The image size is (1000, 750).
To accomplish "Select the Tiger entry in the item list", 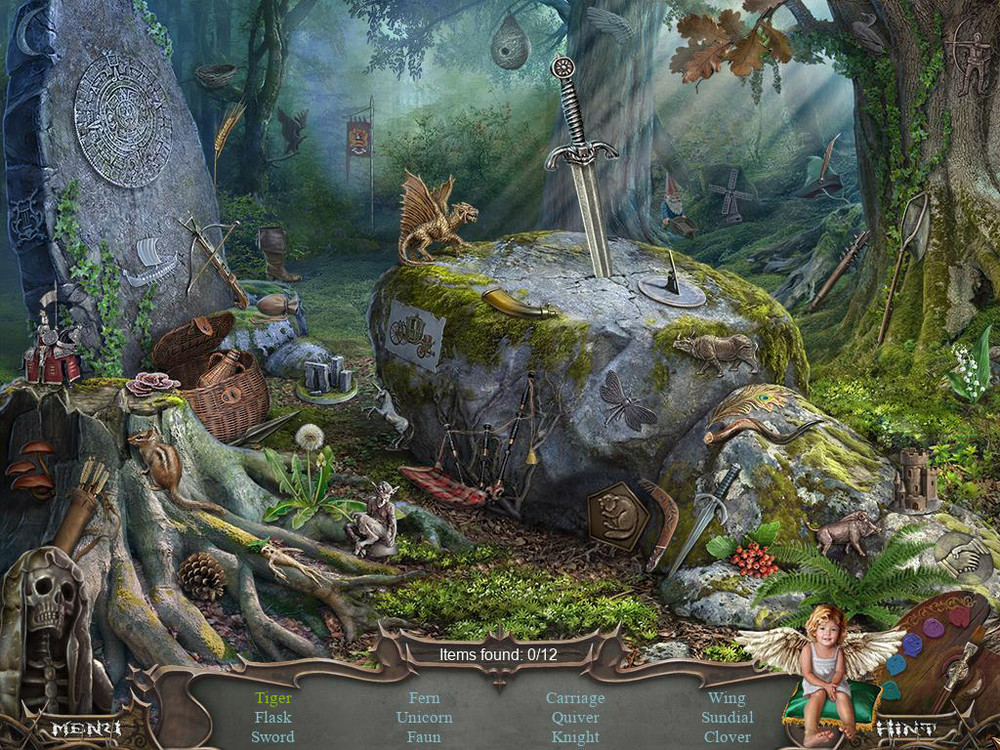I will pos(273,698).
